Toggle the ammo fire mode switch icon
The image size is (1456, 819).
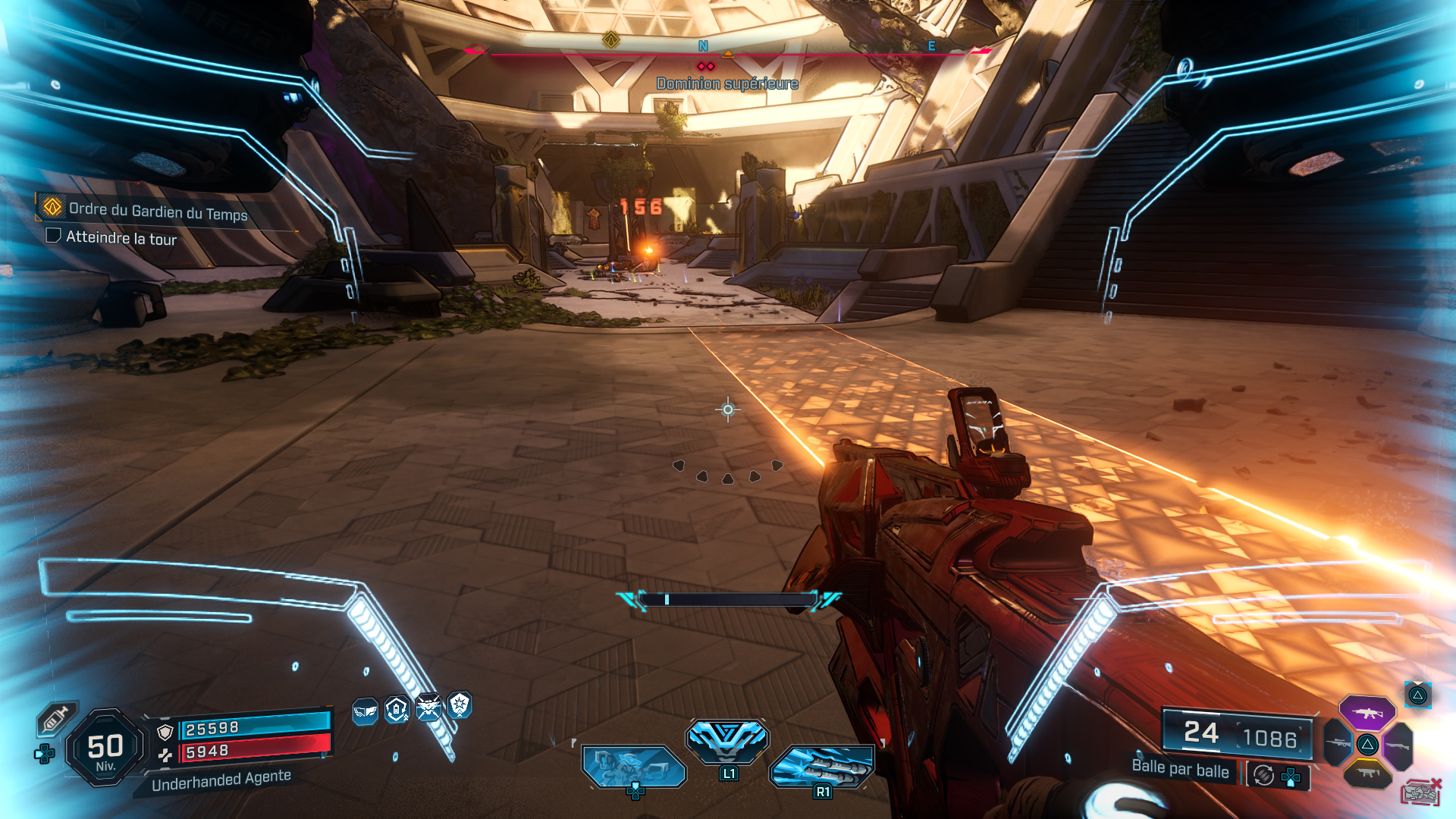[1263, 775]
